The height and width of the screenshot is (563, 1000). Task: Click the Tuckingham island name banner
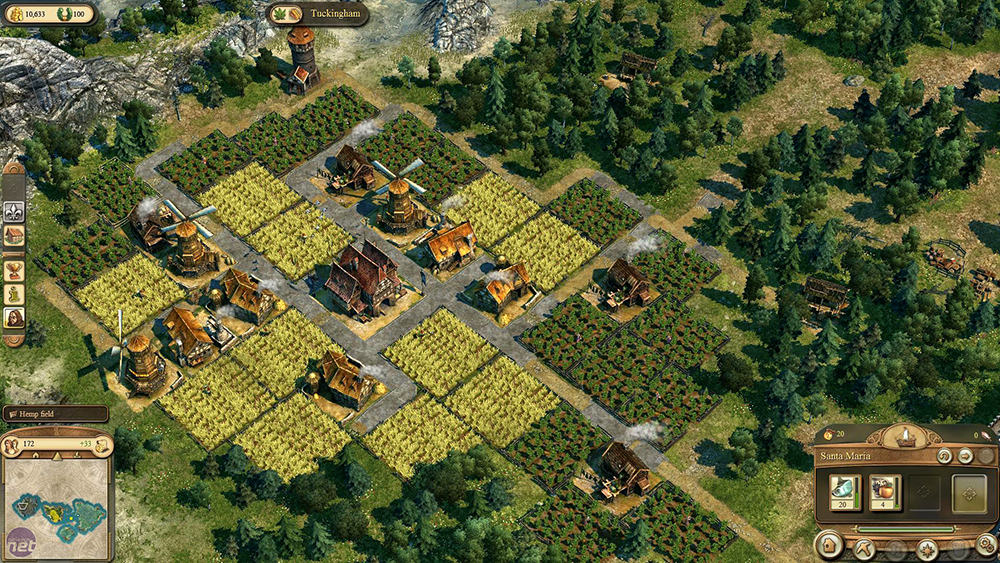318,14
